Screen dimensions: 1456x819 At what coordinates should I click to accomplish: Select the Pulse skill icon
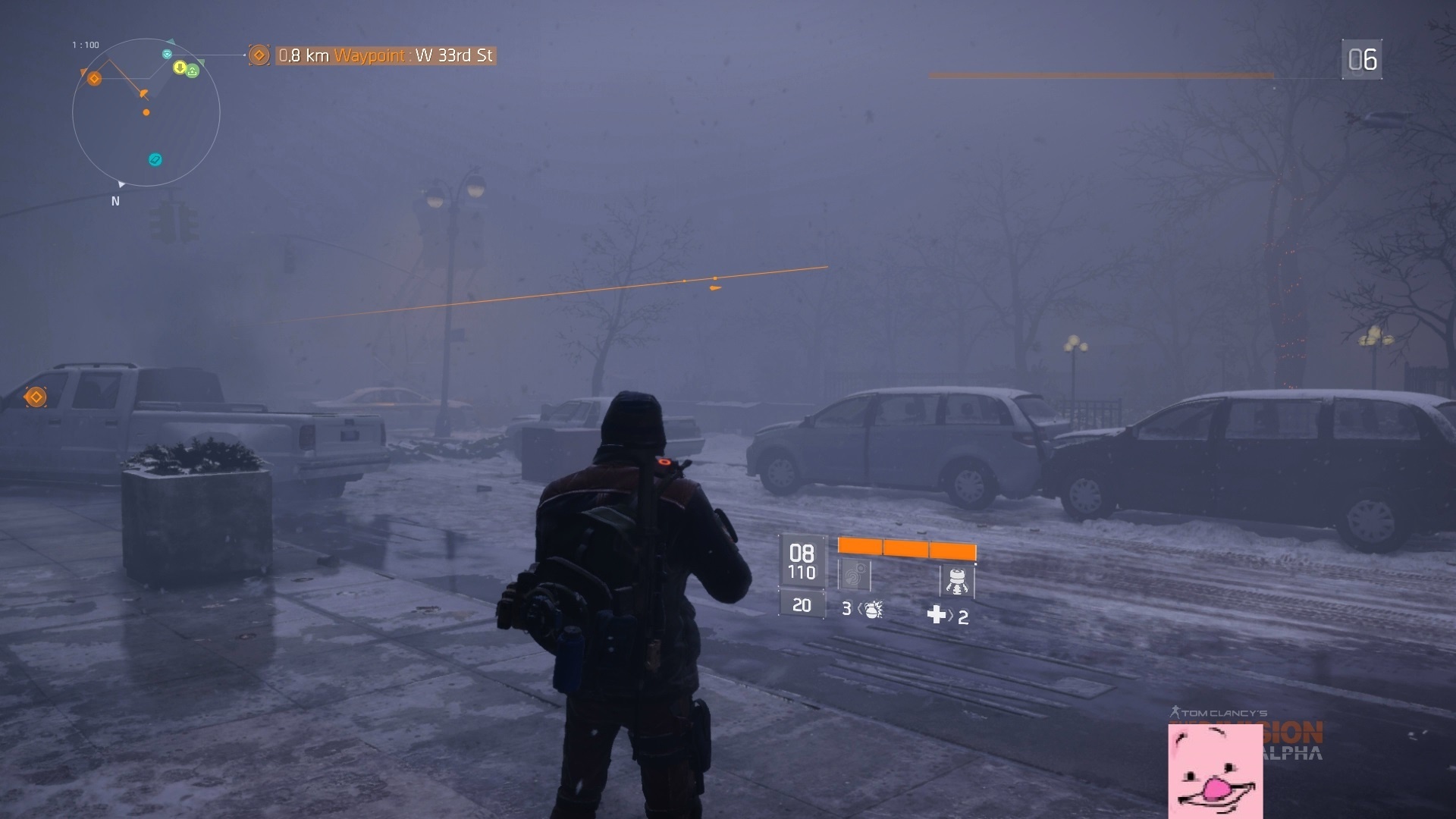(x=854, y=575)
